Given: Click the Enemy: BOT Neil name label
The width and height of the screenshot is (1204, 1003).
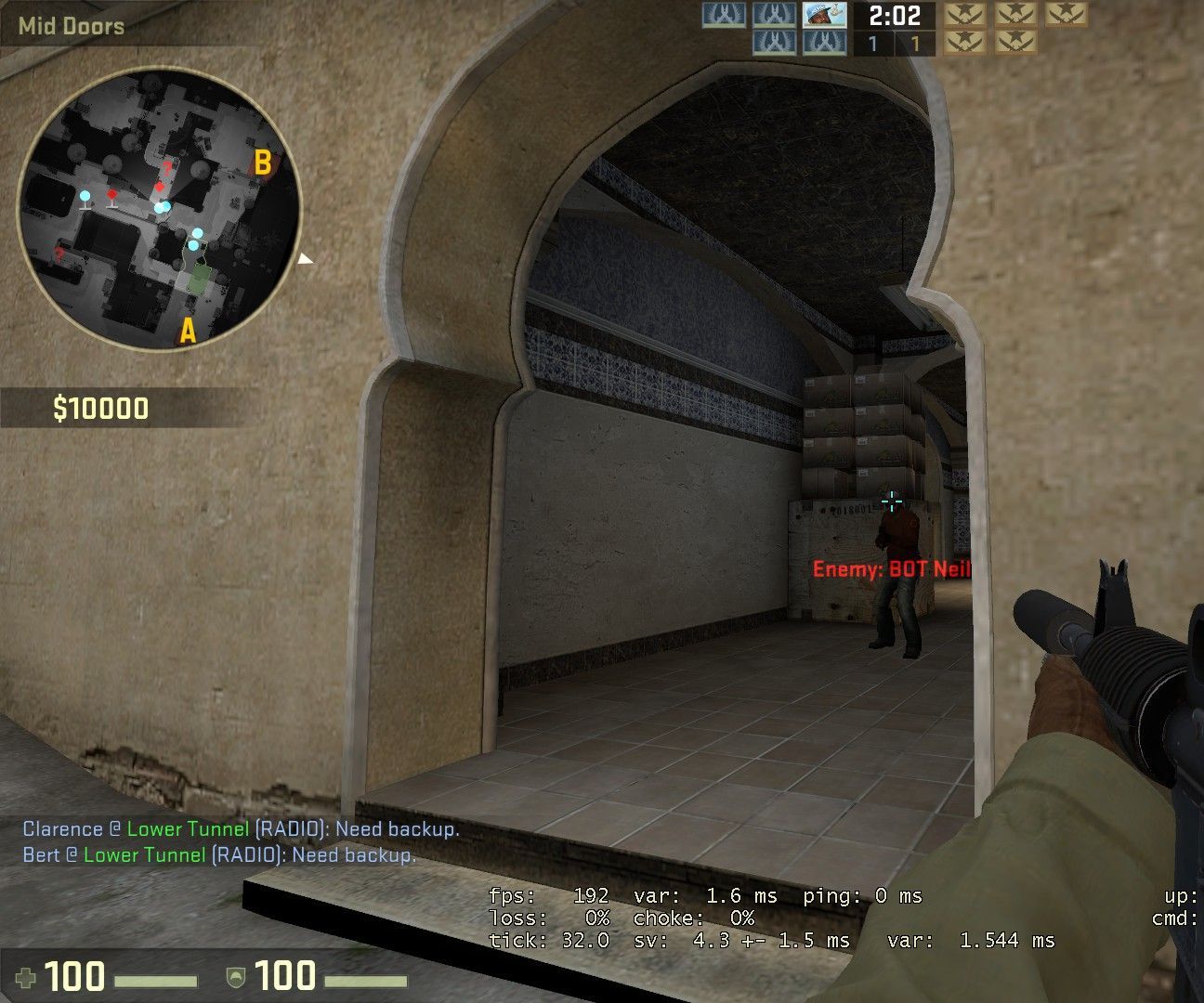Looking at the screenshot, I should (x=890, y=568).
